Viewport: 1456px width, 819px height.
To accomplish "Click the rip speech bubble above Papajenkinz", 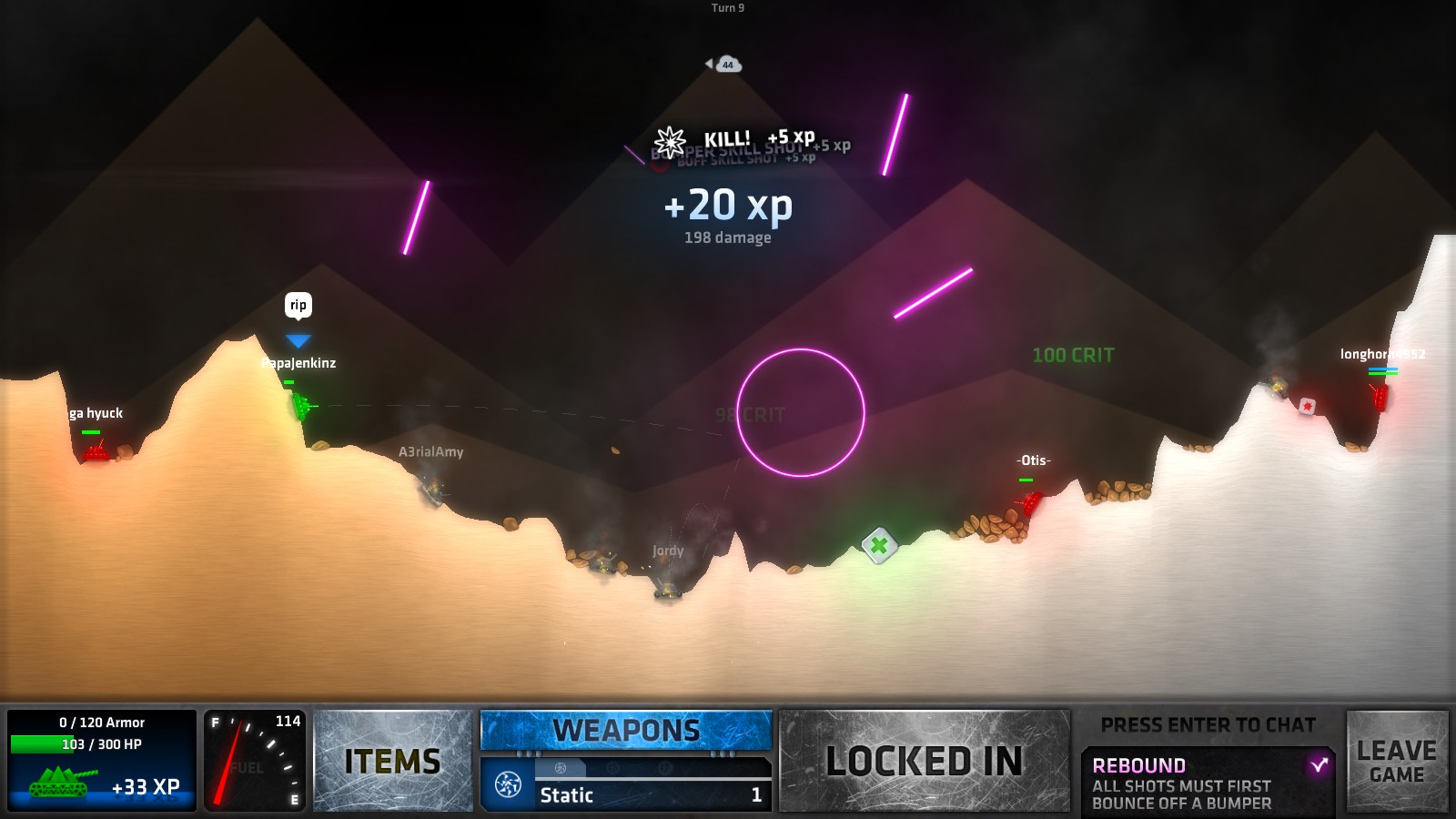I will pyautogui.click(x=298, y=306).
